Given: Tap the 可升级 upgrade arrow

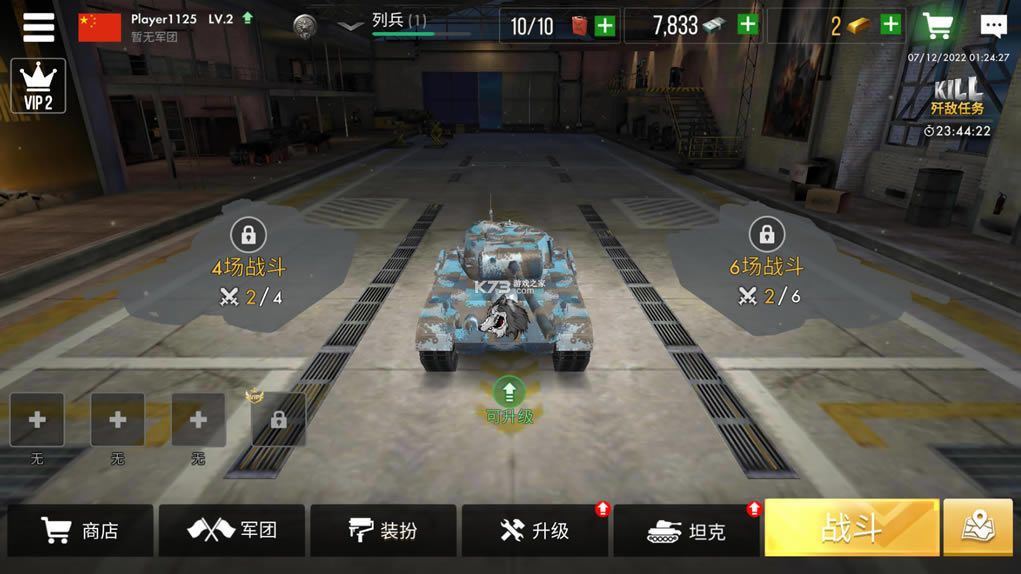Looking at the screenshot, I should pyautogui.click(x=509, y=392).
